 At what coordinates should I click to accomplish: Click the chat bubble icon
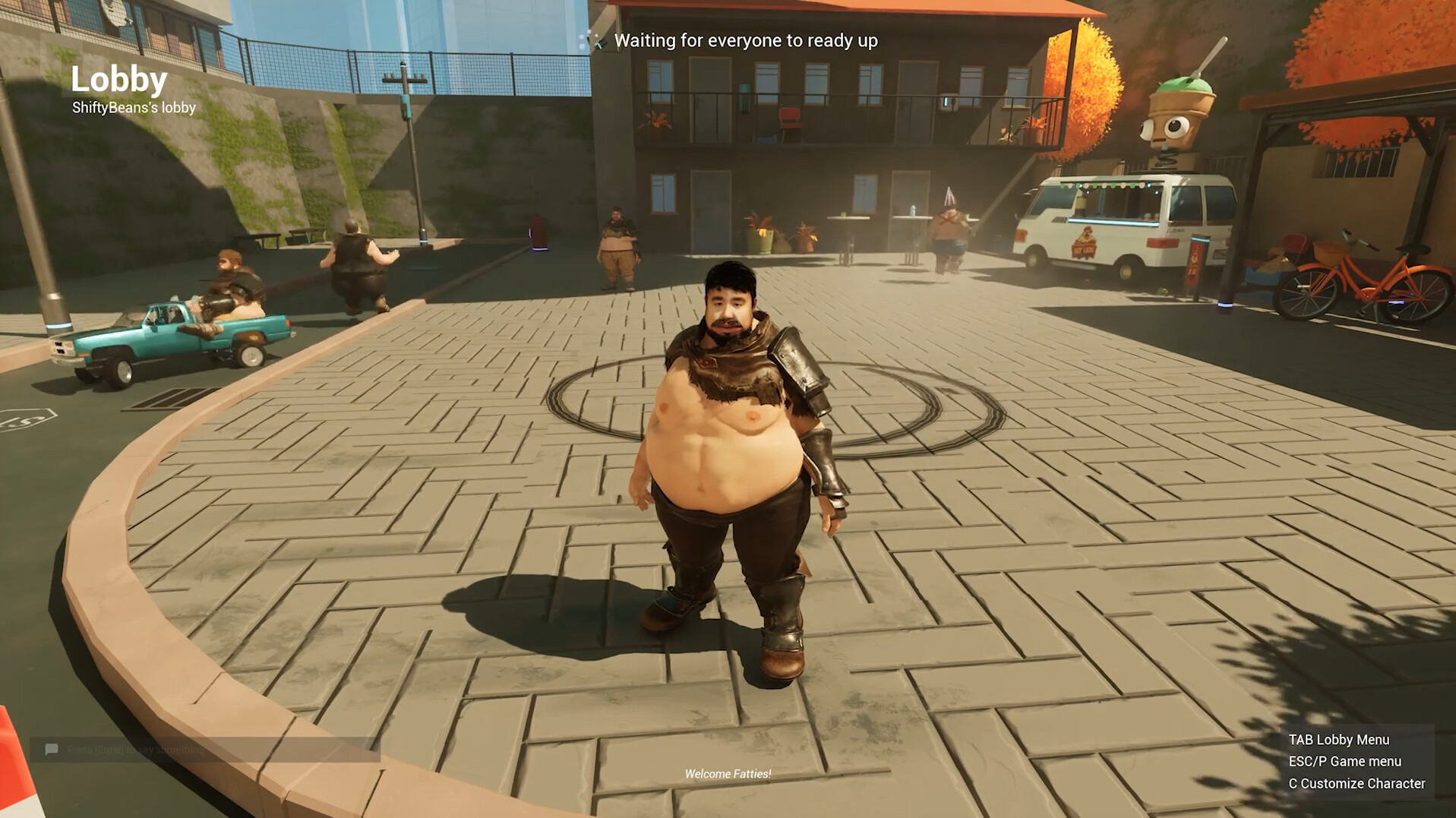coord(51,750)
